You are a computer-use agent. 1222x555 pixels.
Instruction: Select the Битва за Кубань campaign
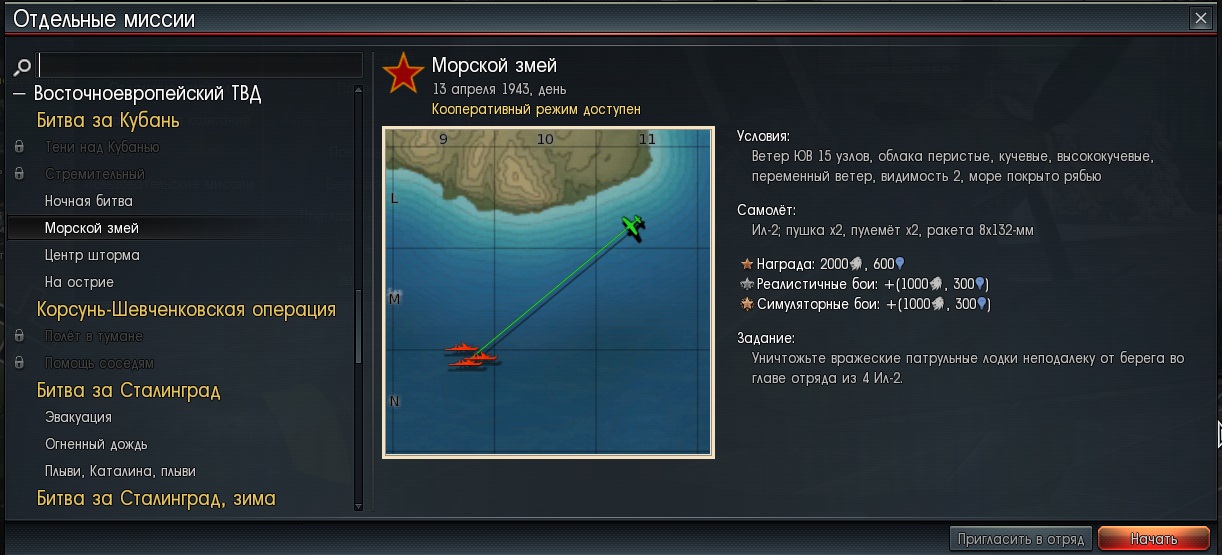coord(108,121)
